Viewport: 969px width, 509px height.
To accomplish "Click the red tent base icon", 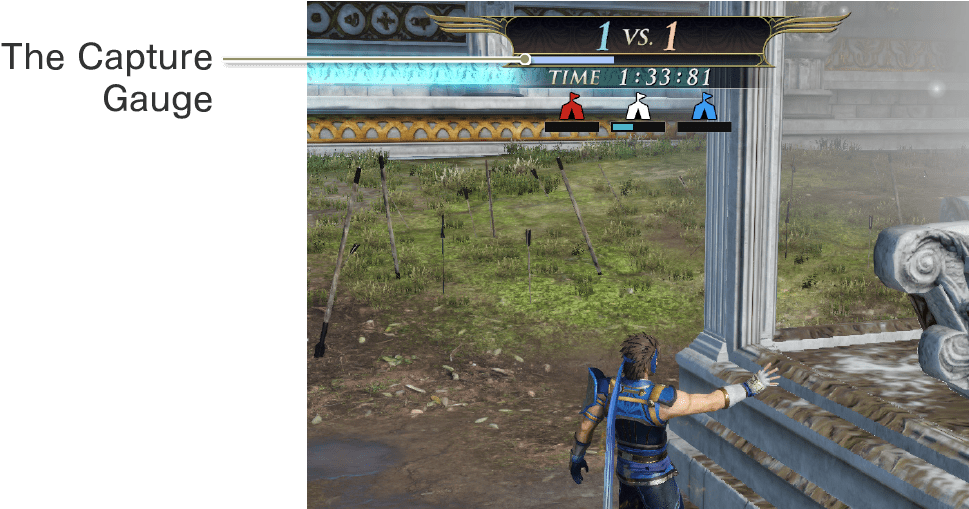I will click(x=571, y=106).
